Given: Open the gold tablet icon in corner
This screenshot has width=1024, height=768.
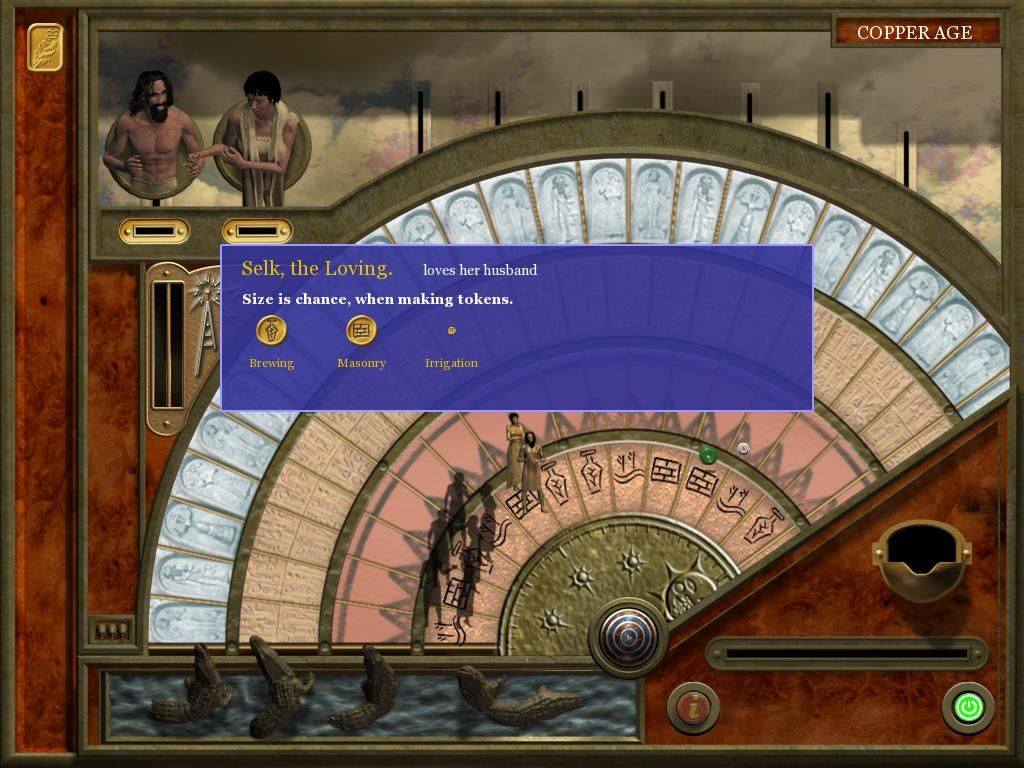Looking at the screenshot, I should 45,46.
